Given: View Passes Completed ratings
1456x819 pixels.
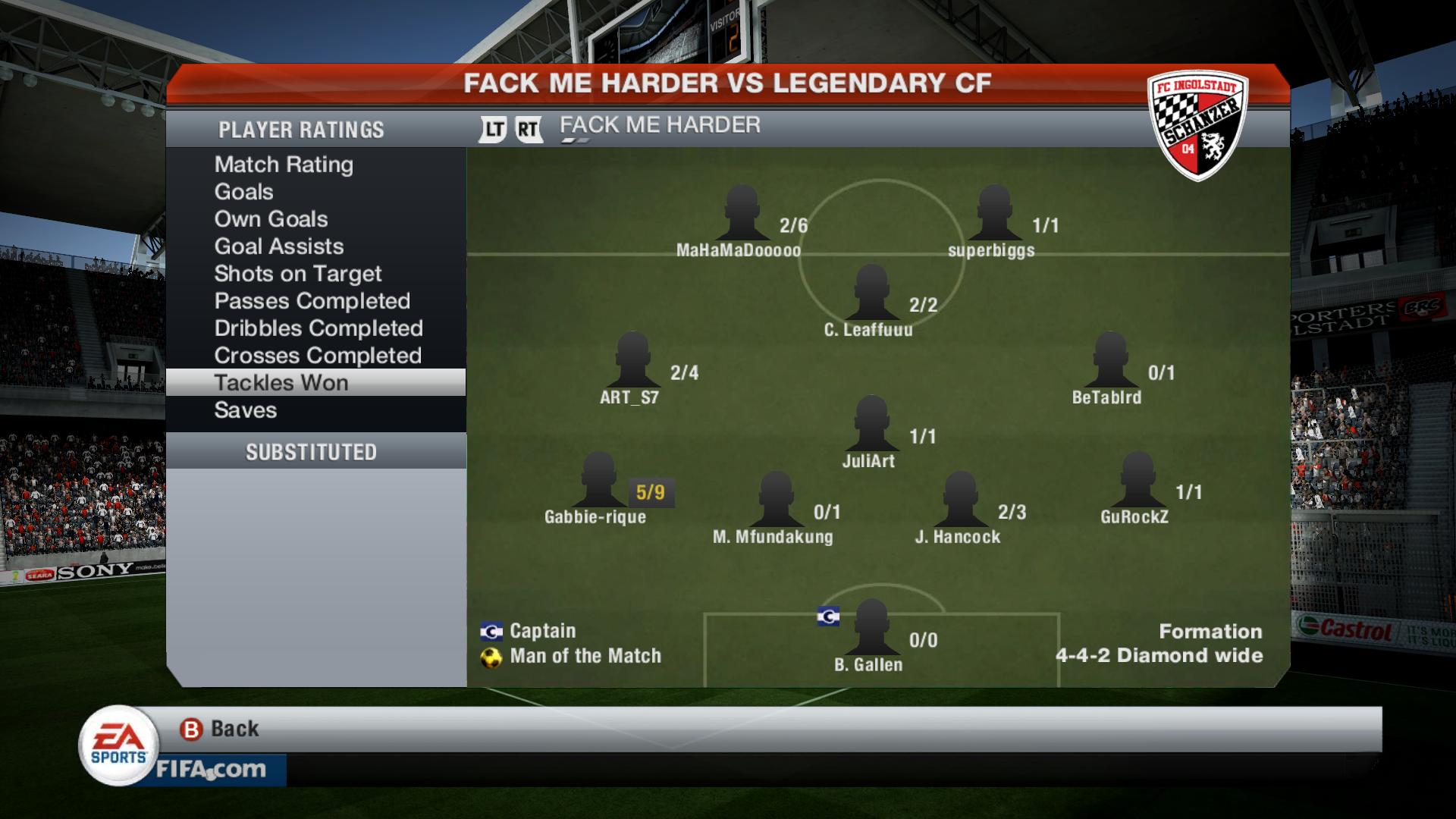Looking at the screenshot, I should [312, 301].
